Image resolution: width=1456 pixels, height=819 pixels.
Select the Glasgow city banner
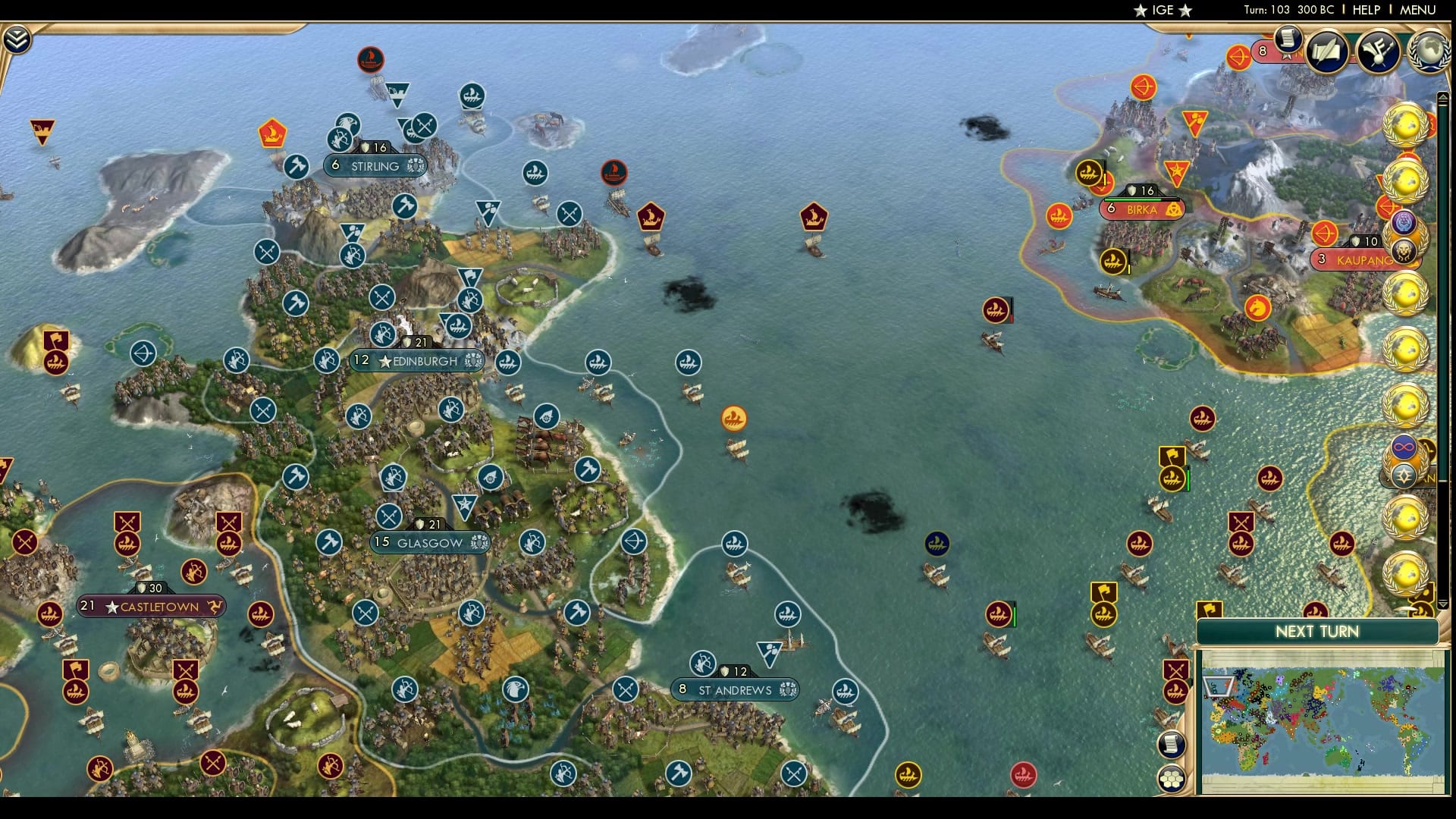pyautogui.click(x=429, y=542)
